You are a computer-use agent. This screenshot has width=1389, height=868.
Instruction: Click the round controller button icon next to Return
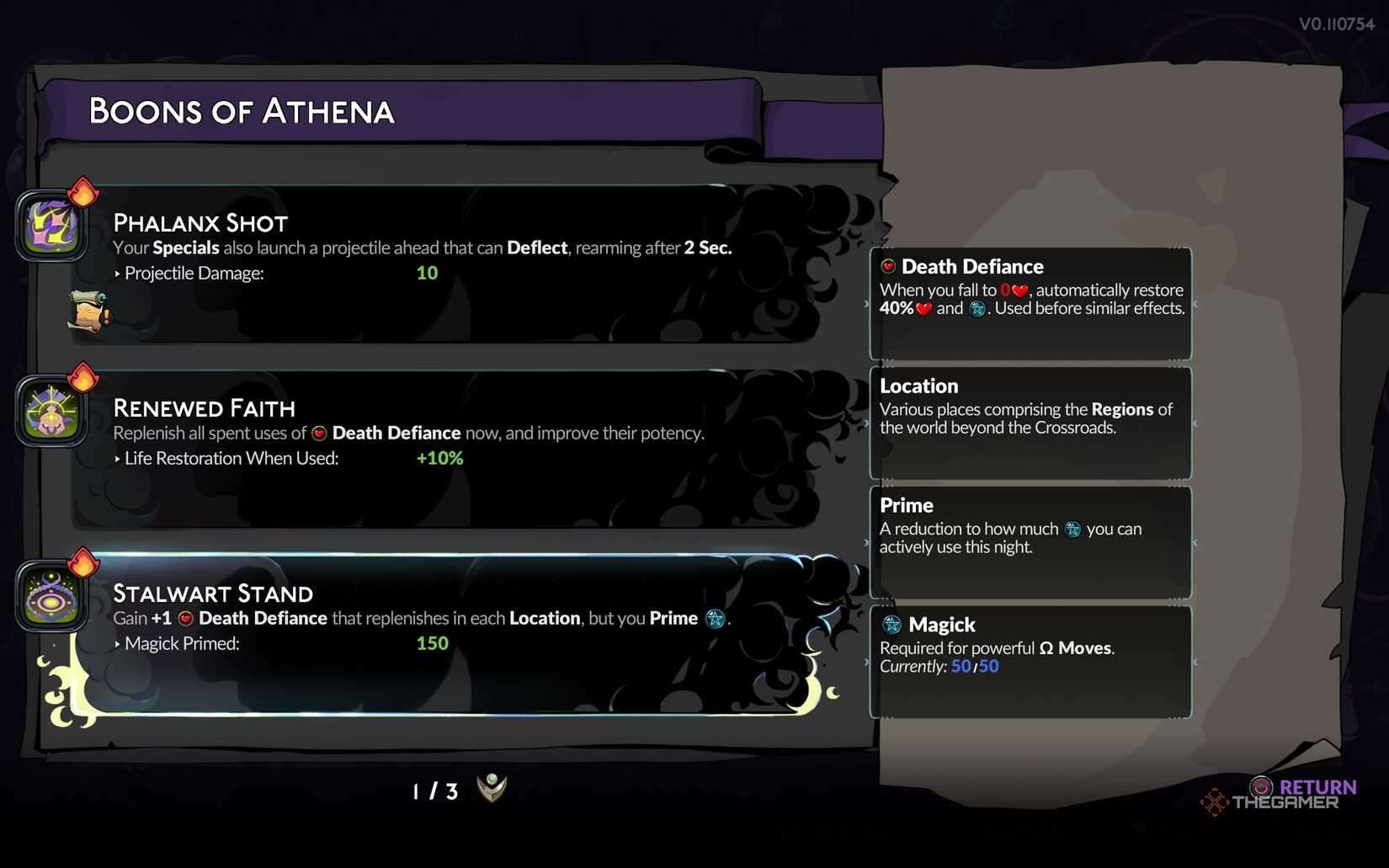pyautogui.click(x=1259, y=787)
